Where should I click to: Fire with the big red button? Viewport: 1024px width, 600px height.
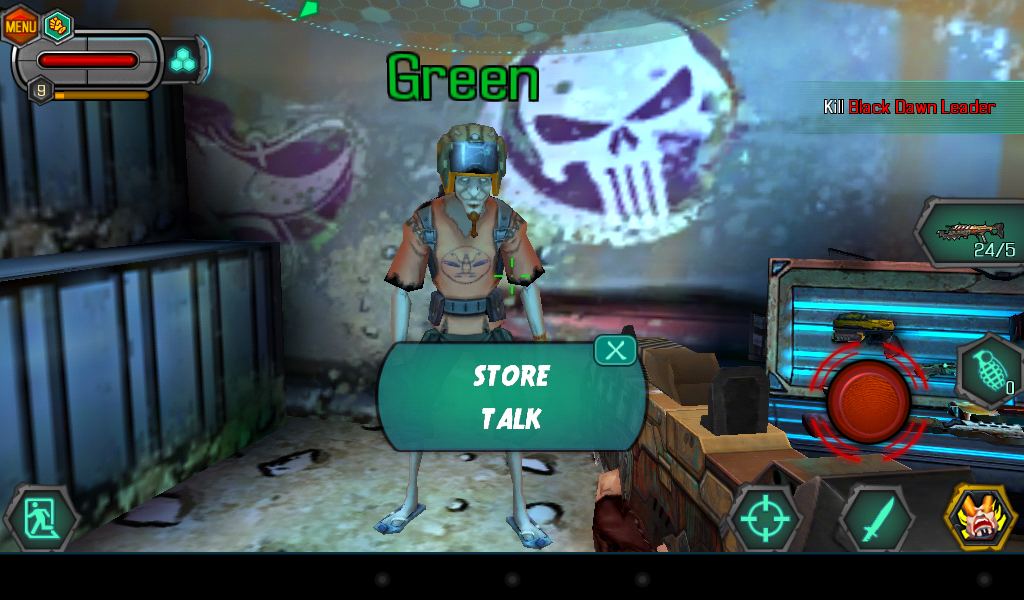(x=868, y=401)
